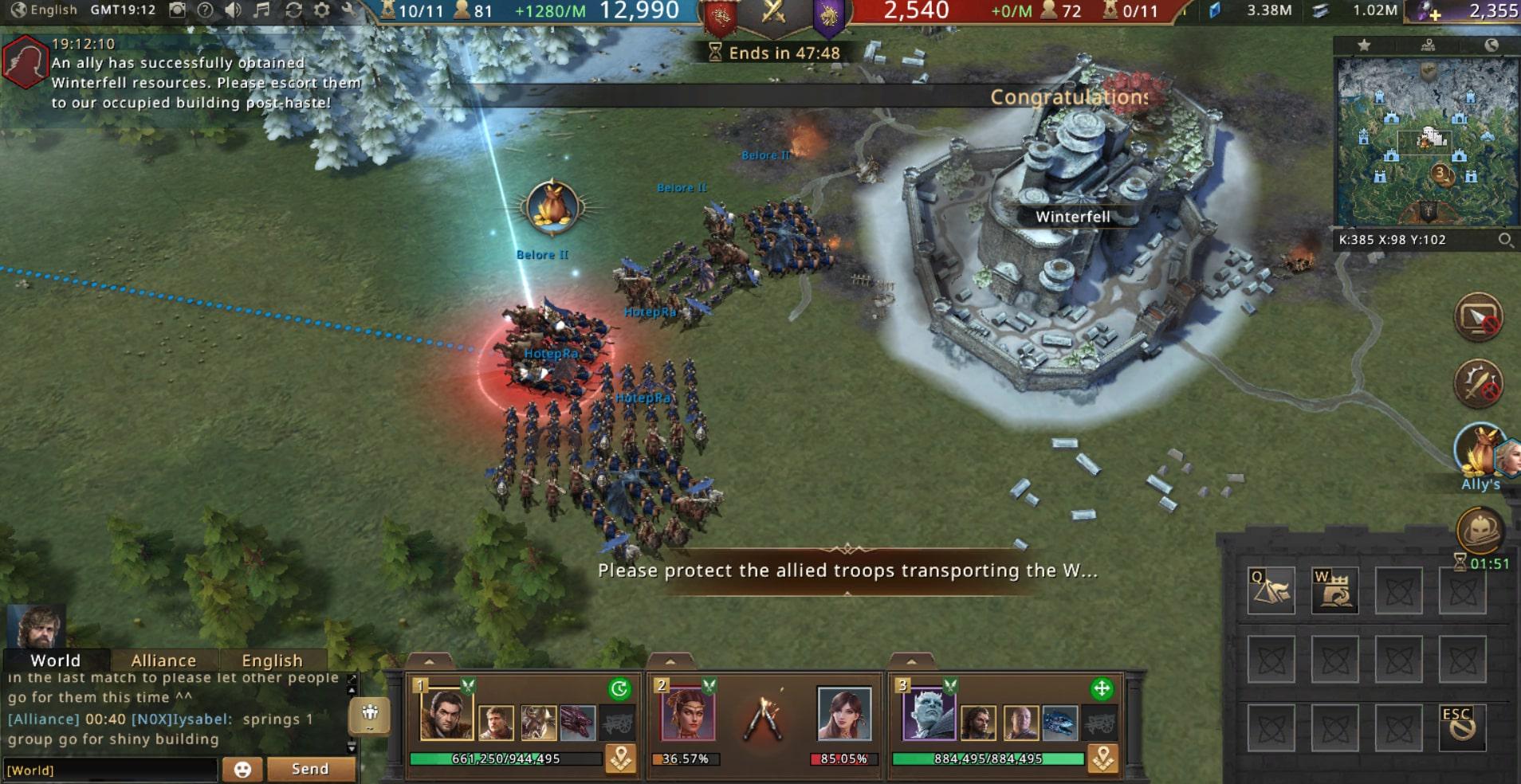Open the emoji picker beside Send

[x=242, y=769]
